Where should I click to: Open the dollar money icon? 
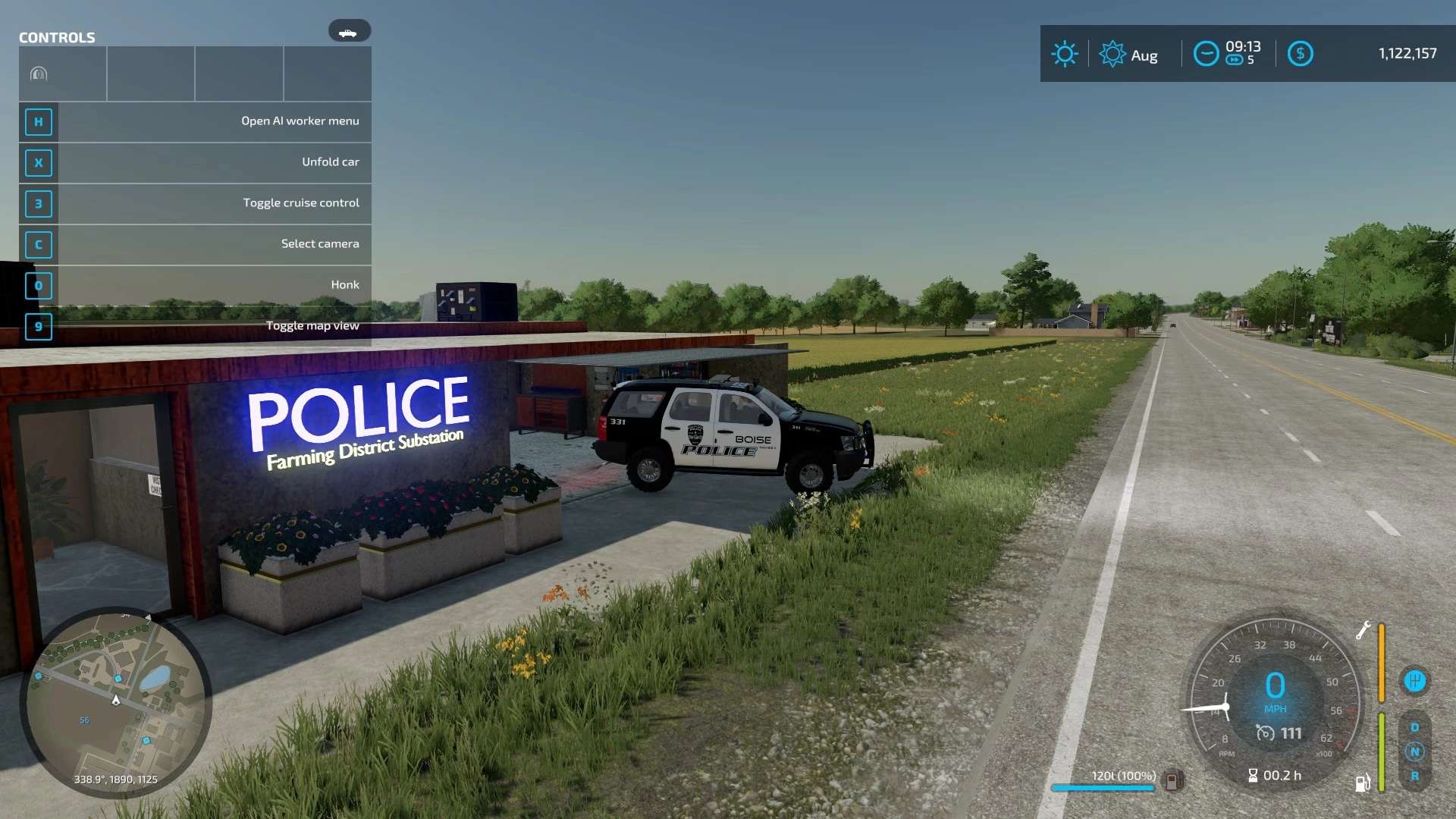[1300, 54]
